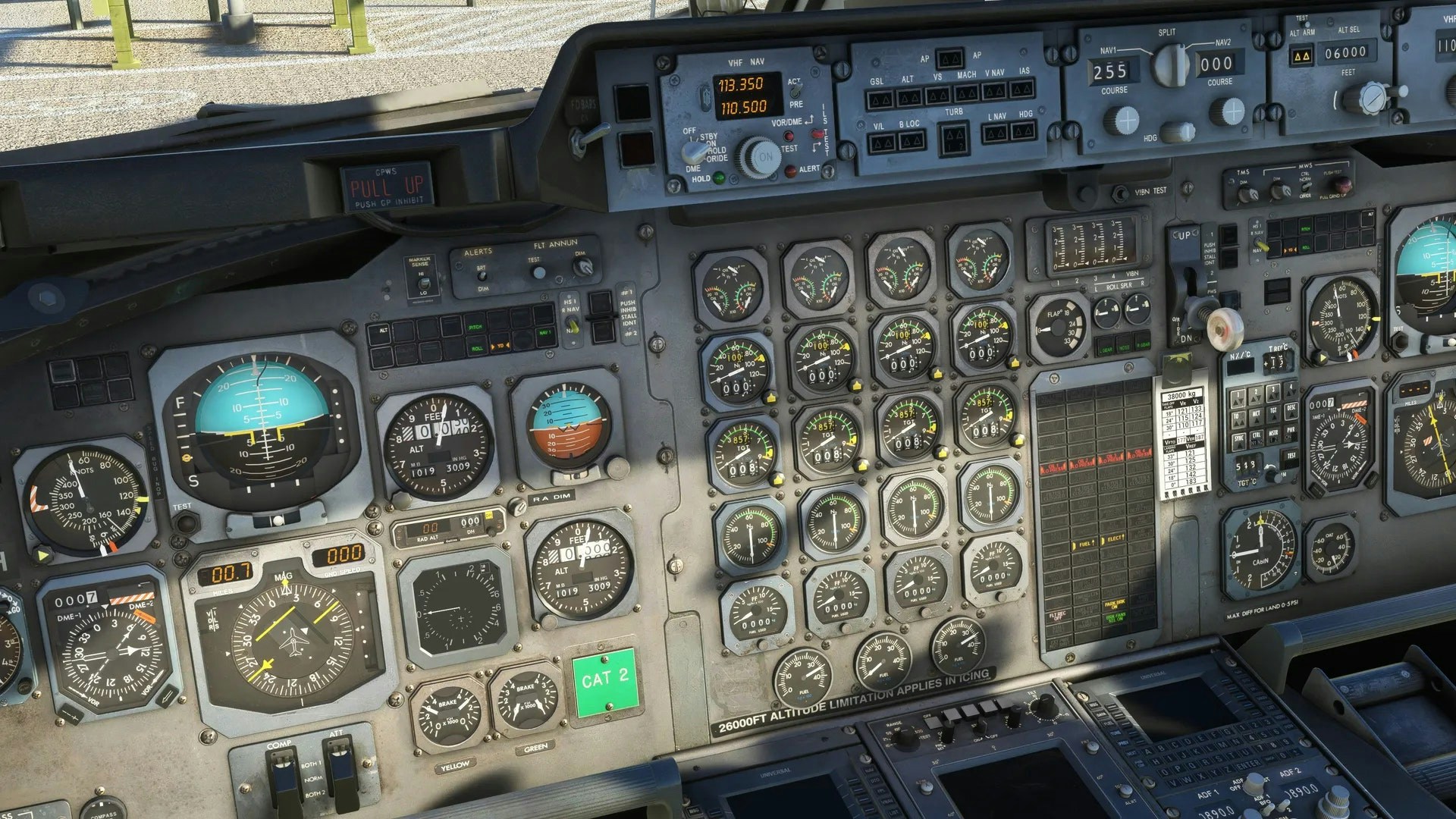Viewport: 1456px width, 819px height.
Task: Hit the GPWS PULL UP inhibit button
Action: [x=387, y=187]
